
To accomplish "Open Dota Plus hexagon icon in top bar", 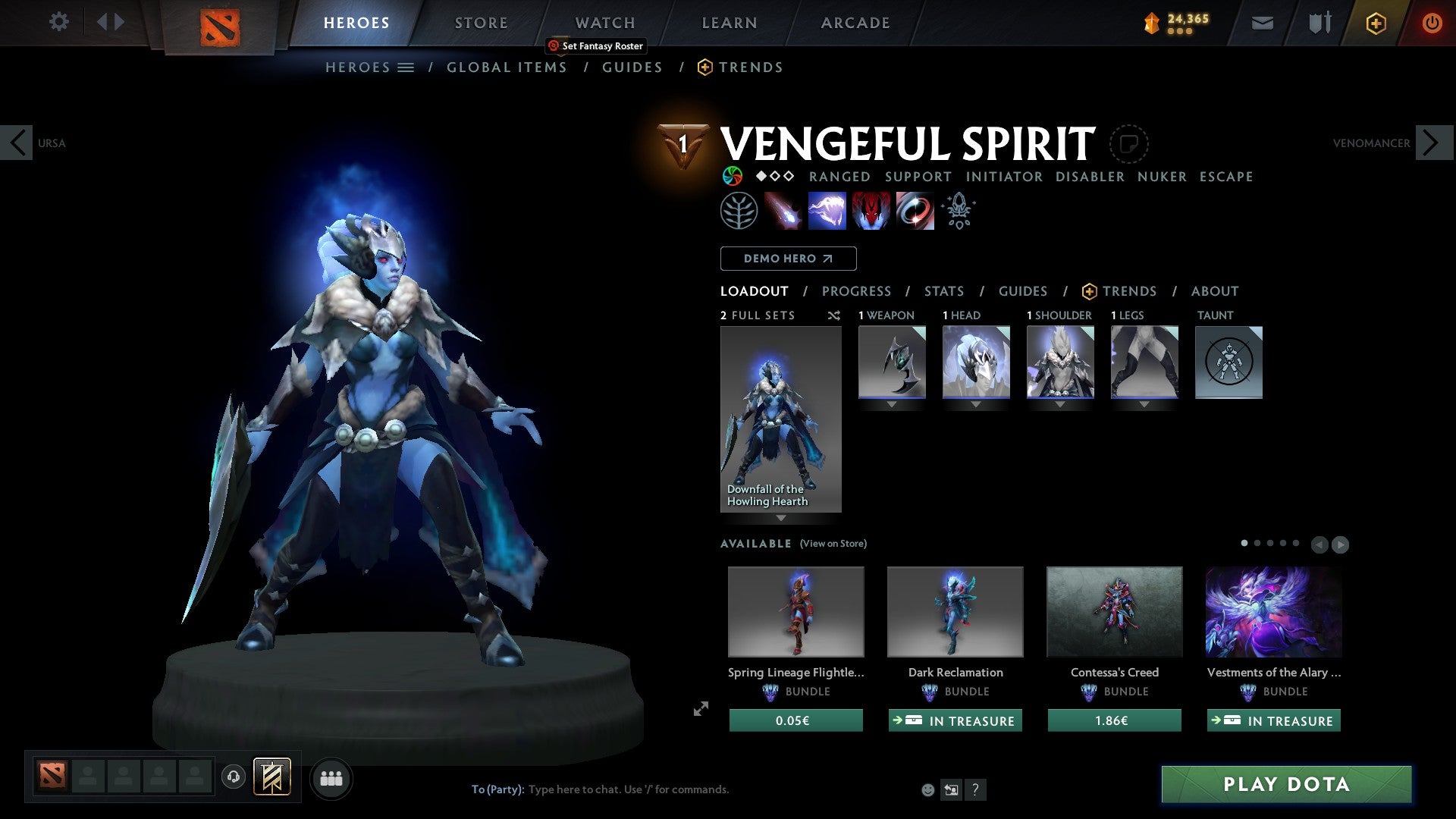I will 1375,23.
